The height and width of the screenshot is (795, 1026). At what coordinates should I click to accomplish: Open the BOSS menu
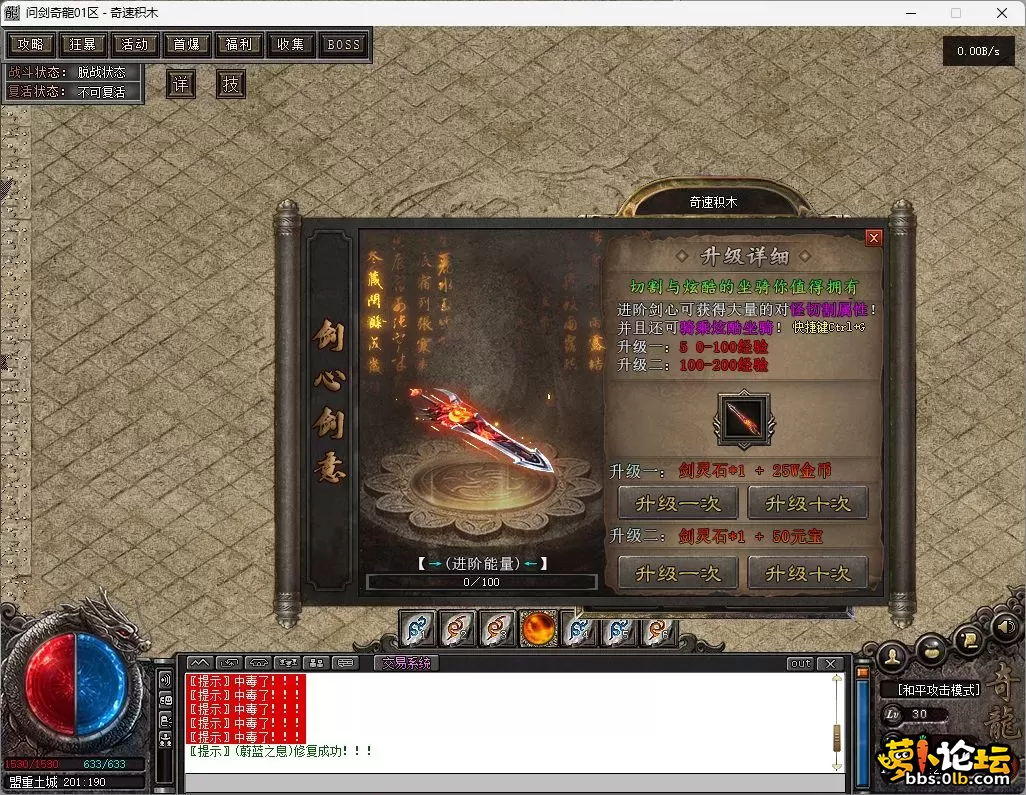[343, 45]
